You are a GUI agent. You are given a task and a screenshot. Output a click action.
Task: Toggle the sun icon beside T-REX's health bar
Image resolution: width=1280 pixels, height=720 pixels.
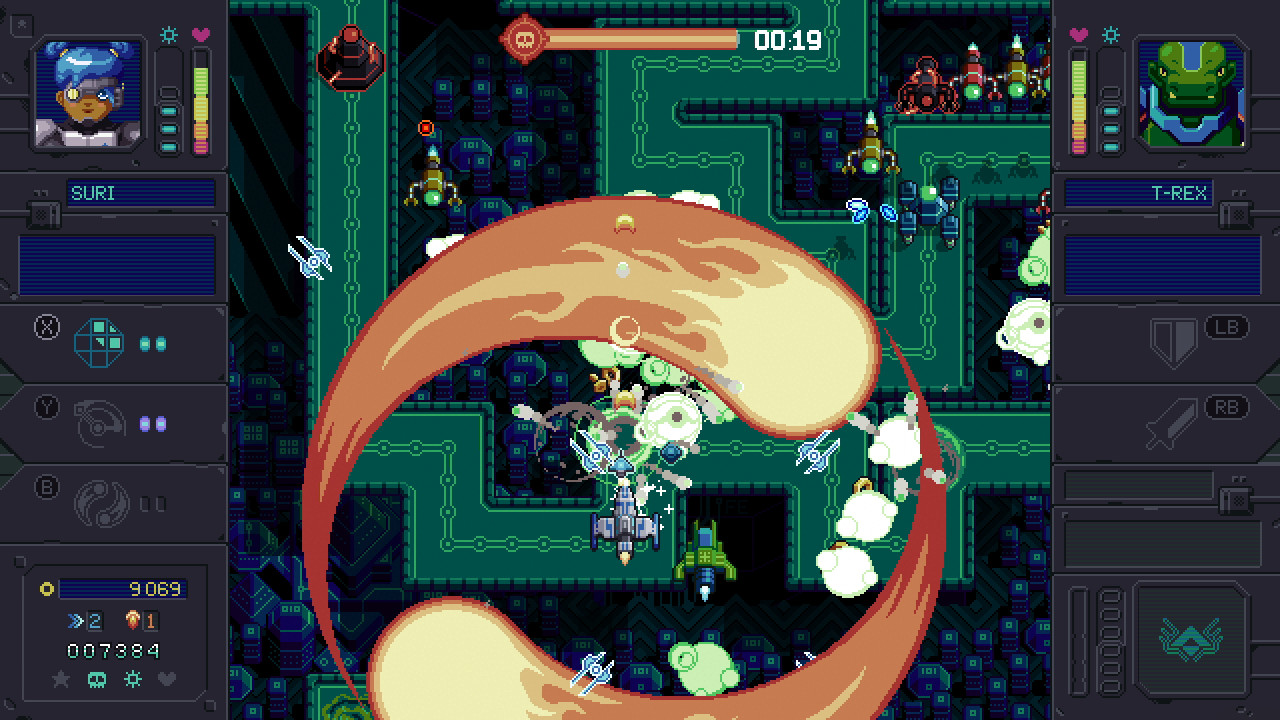tap(1110, 33)
